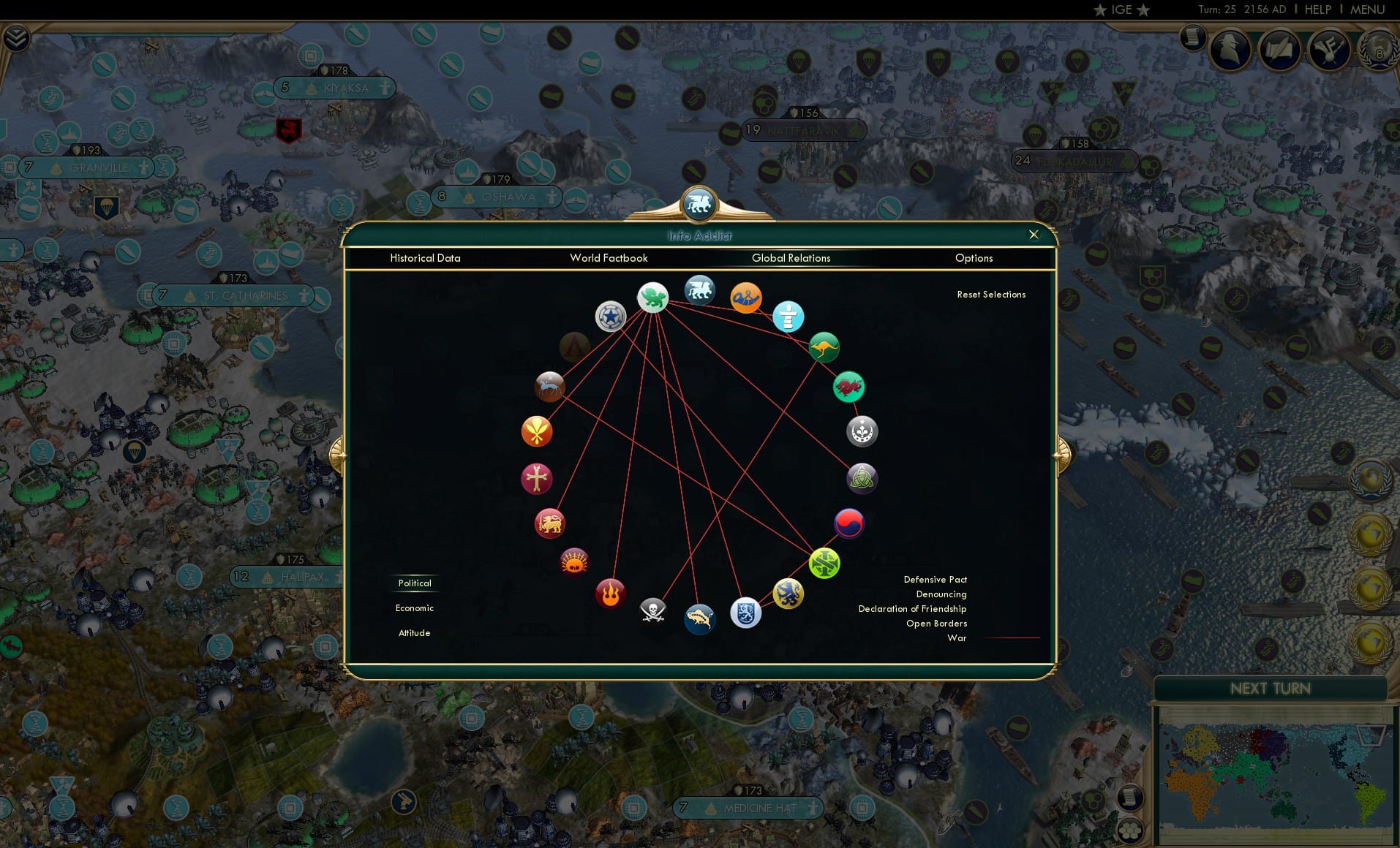
Task: Click the blue and yellow Swedish lion icon
Action: [786, 594]
